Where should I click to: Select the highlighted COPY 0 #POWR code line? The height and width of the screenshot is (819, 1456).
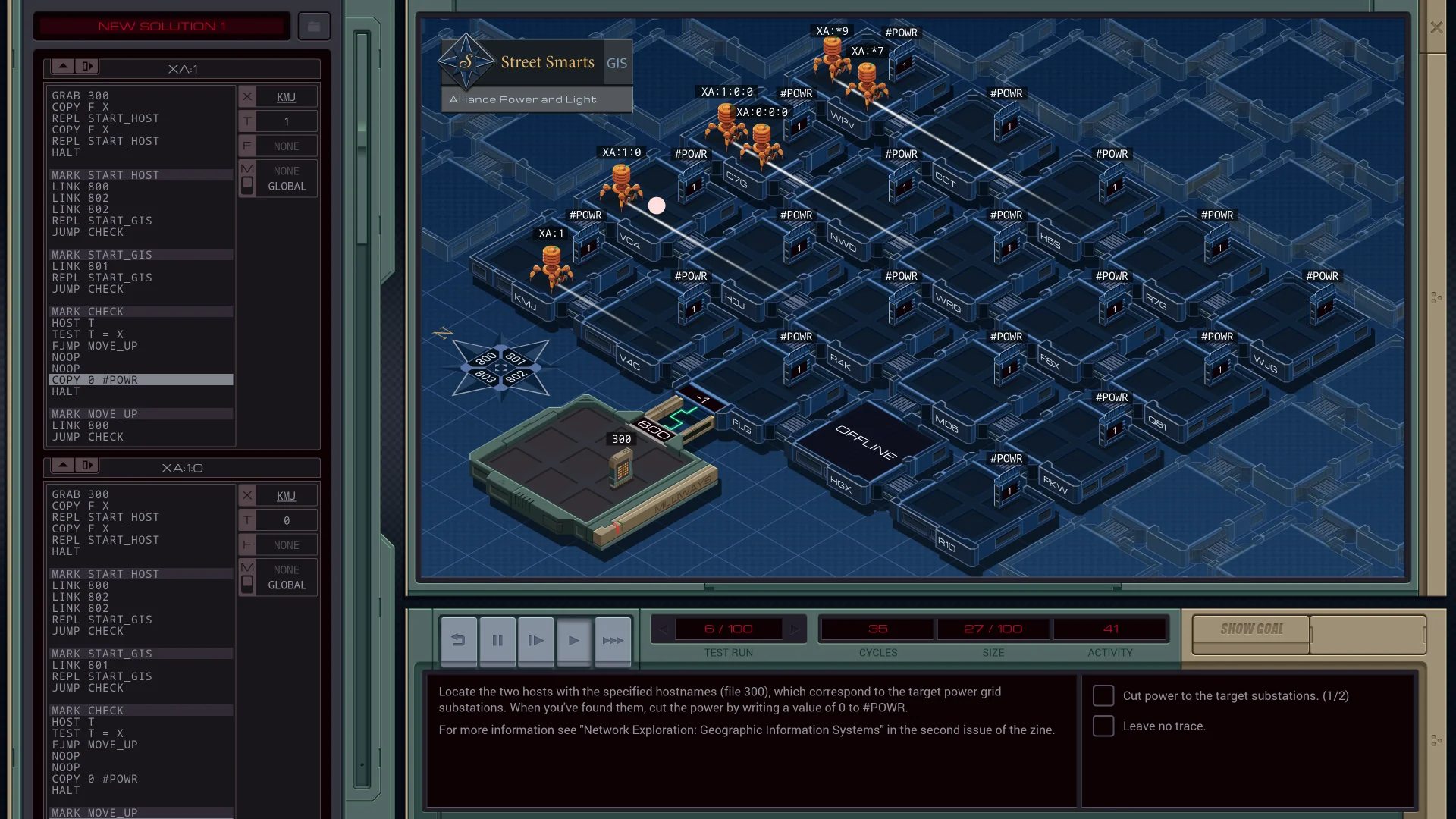point(141,380)
